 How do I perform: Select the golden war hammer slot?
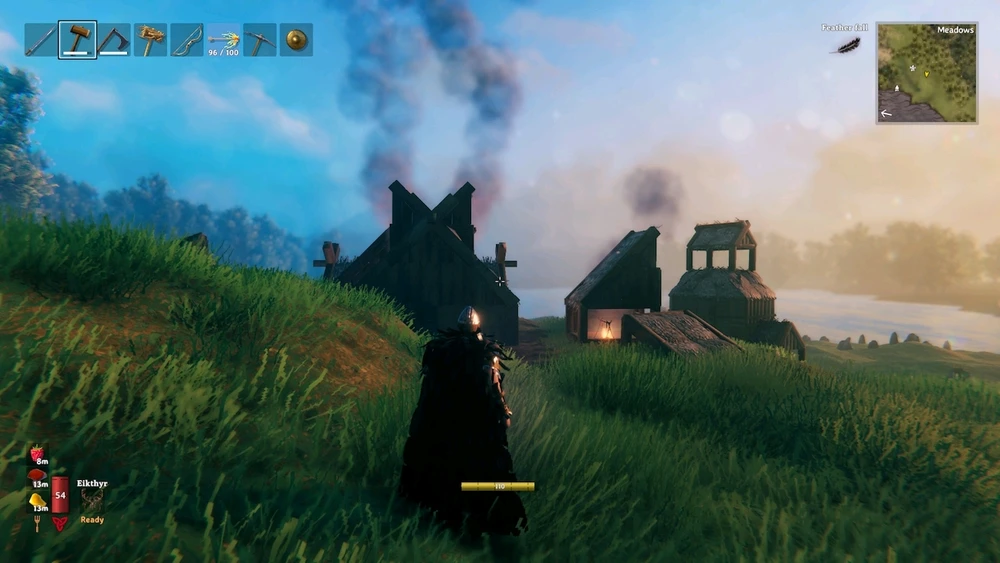(150, 40)
